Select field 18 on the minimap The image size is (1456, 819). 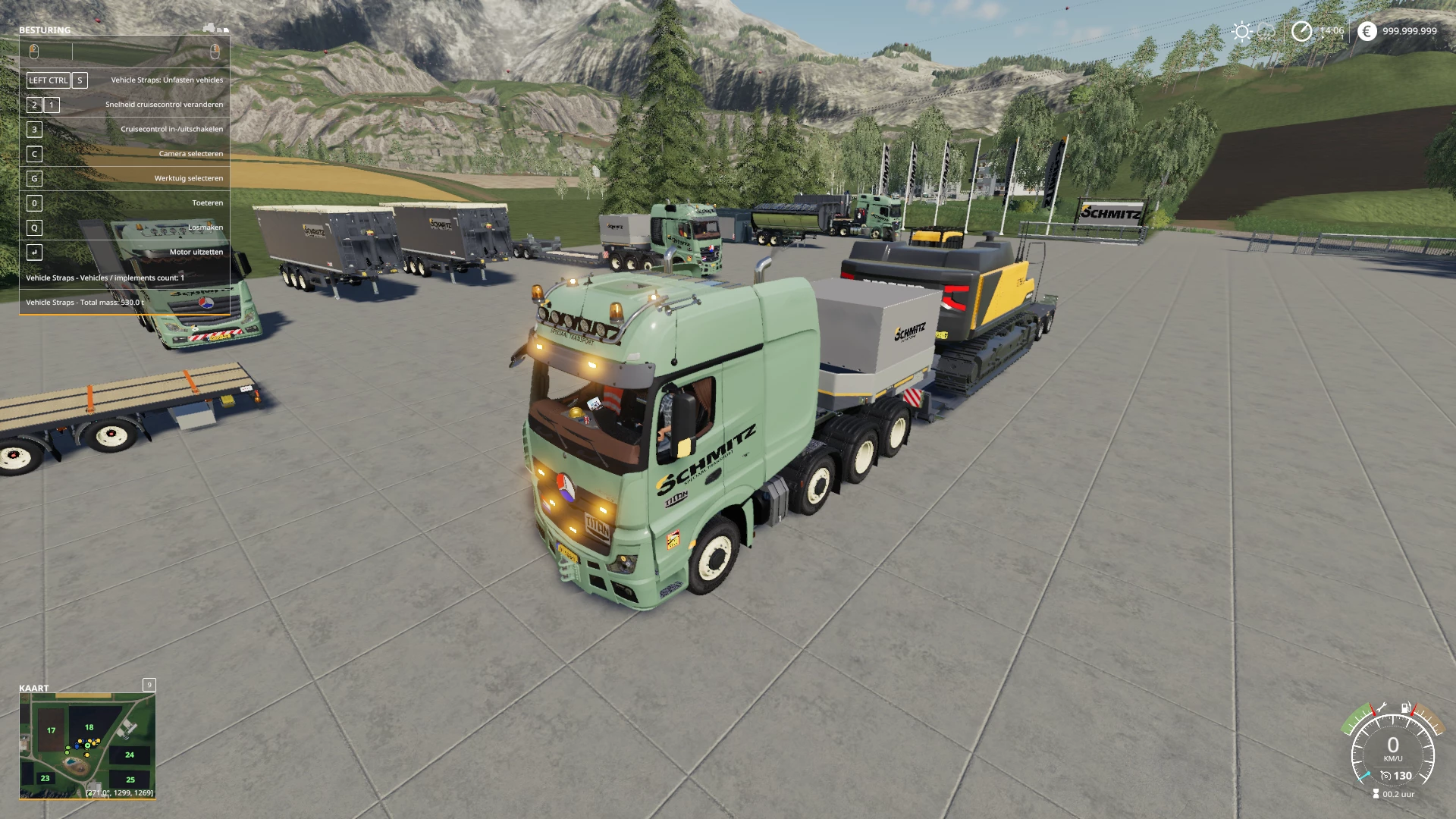(x=89, y=727)
